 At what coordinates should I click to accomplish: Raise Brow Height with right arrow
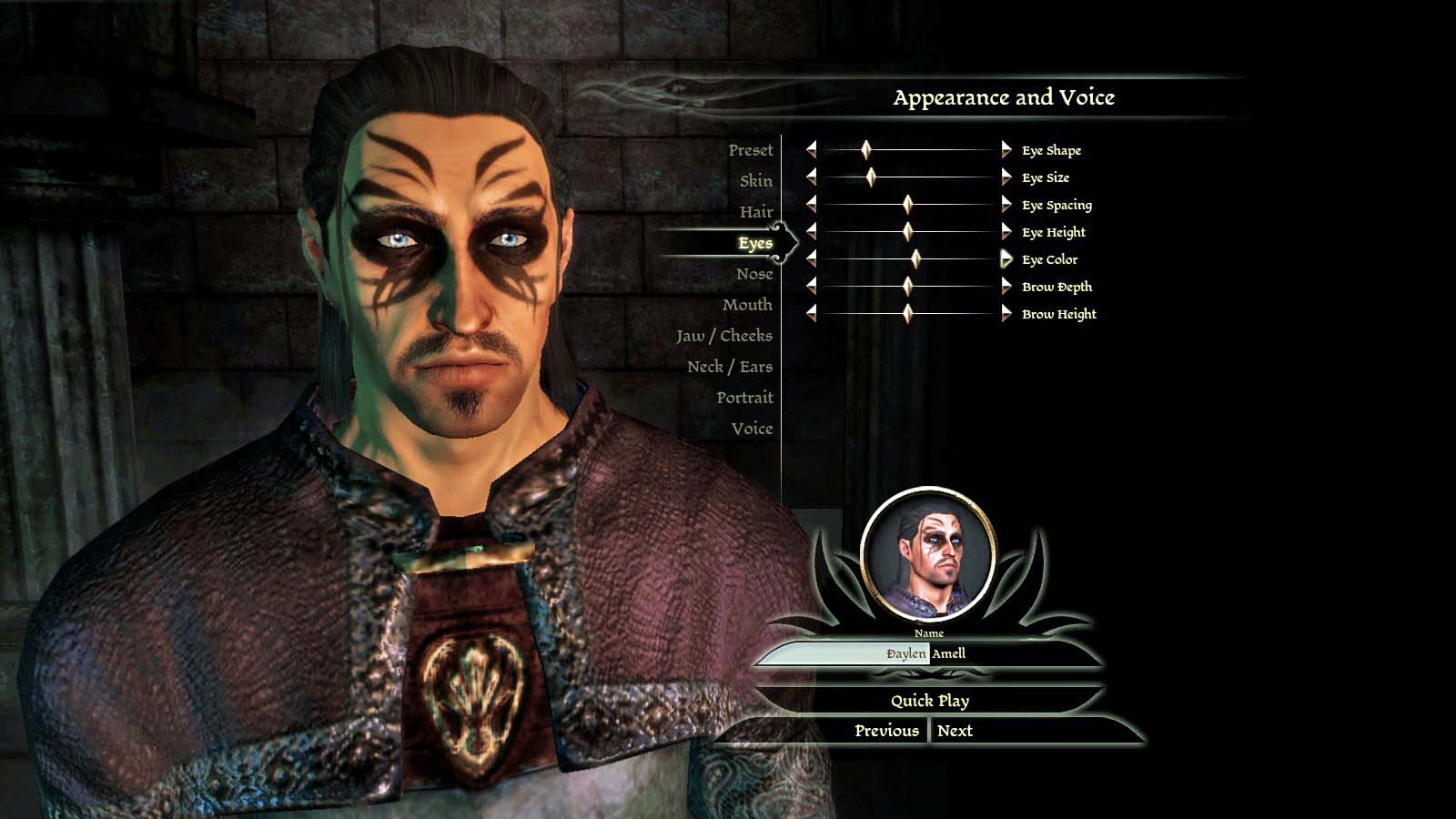click(x=1006, y=314)
